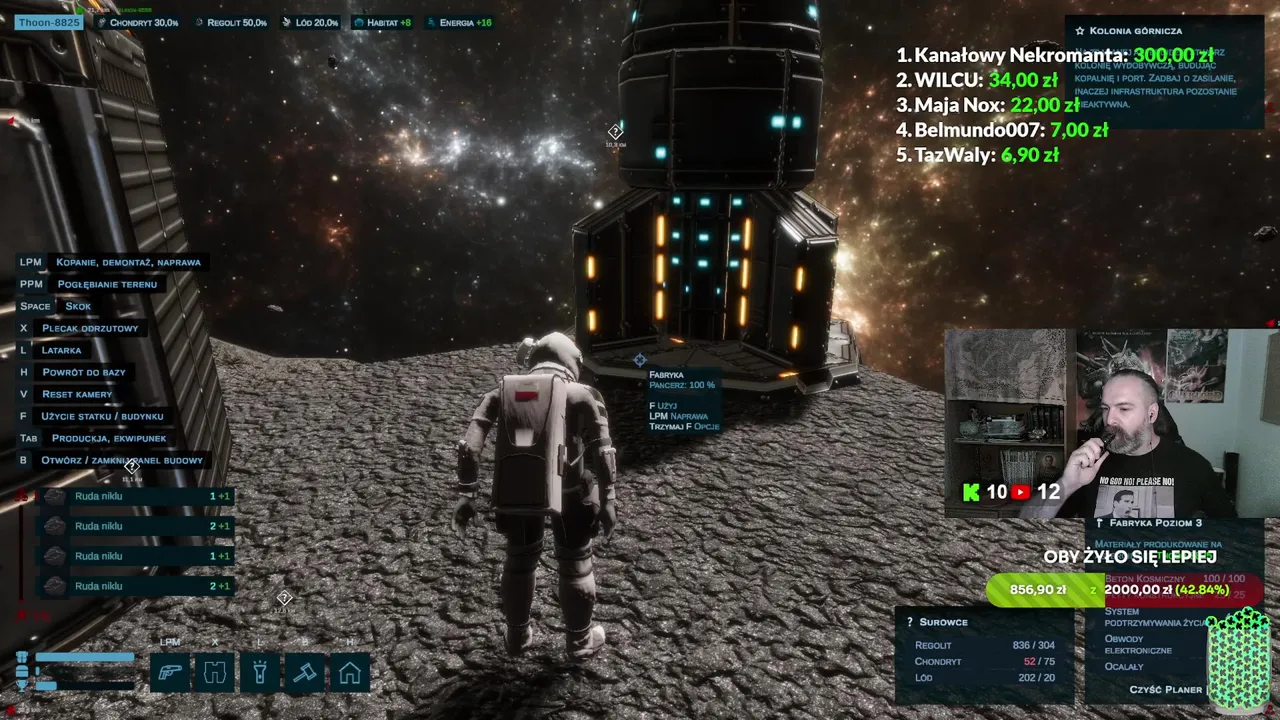Viewport: 1280px width, 720px height.
Task: Toggle the flashlight slot
Action: 260,672
